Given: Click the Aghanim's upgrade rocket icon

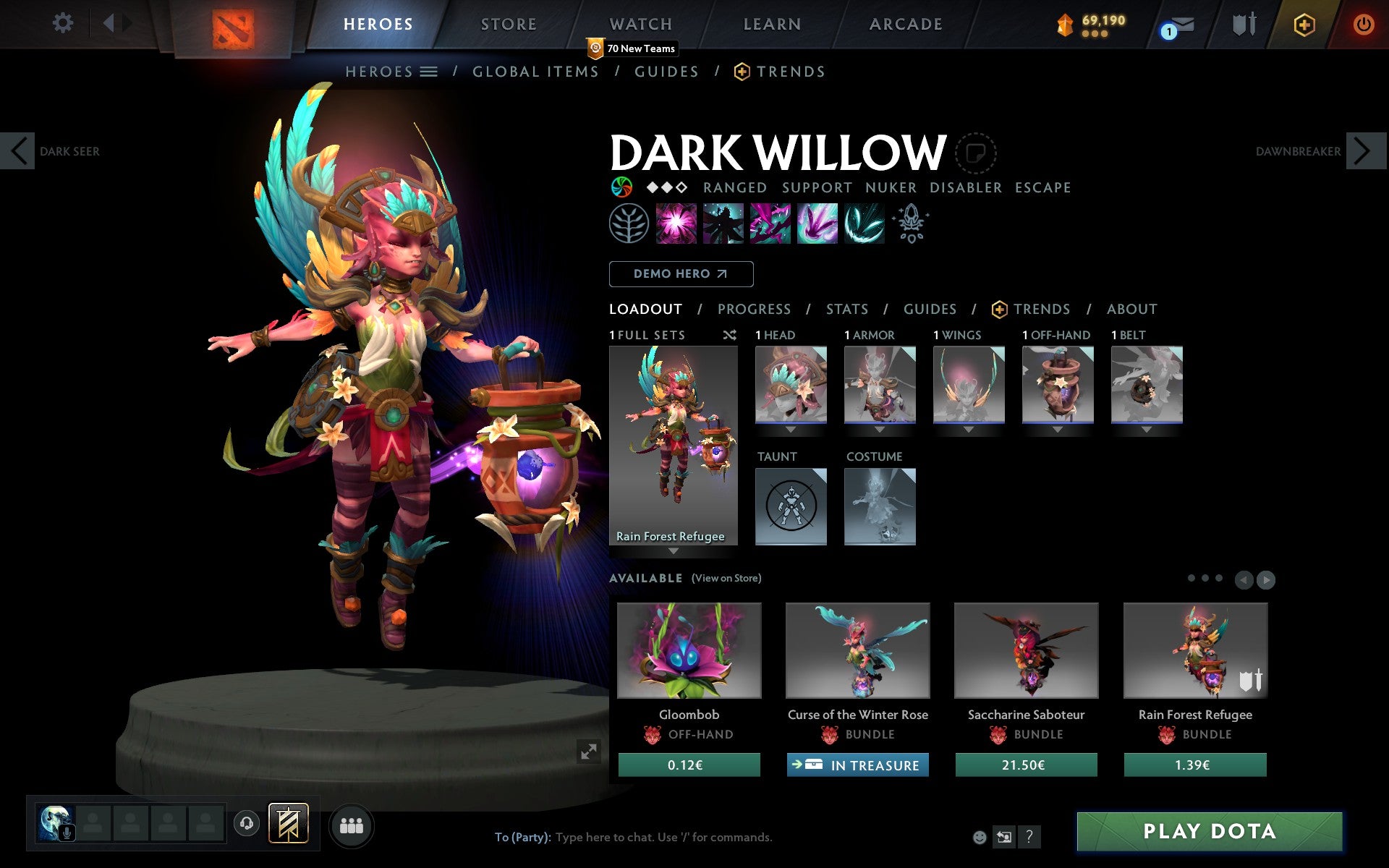Looking at the screenshot, I should [912, 223].
